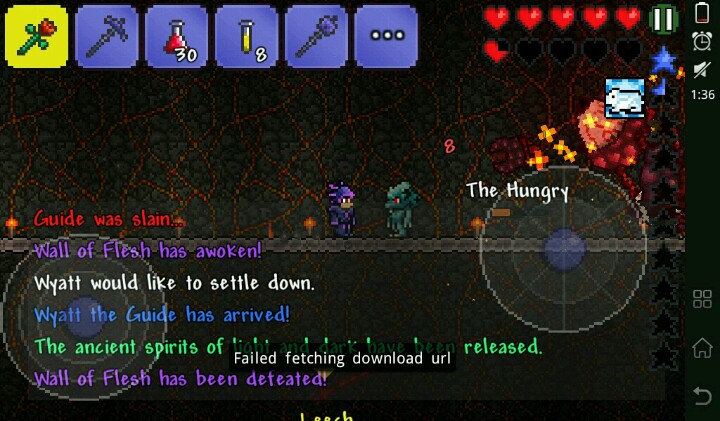The image size is (720, 421).
Task: Select the yellow potion stack of 8
Action: [x=246, y=37]
